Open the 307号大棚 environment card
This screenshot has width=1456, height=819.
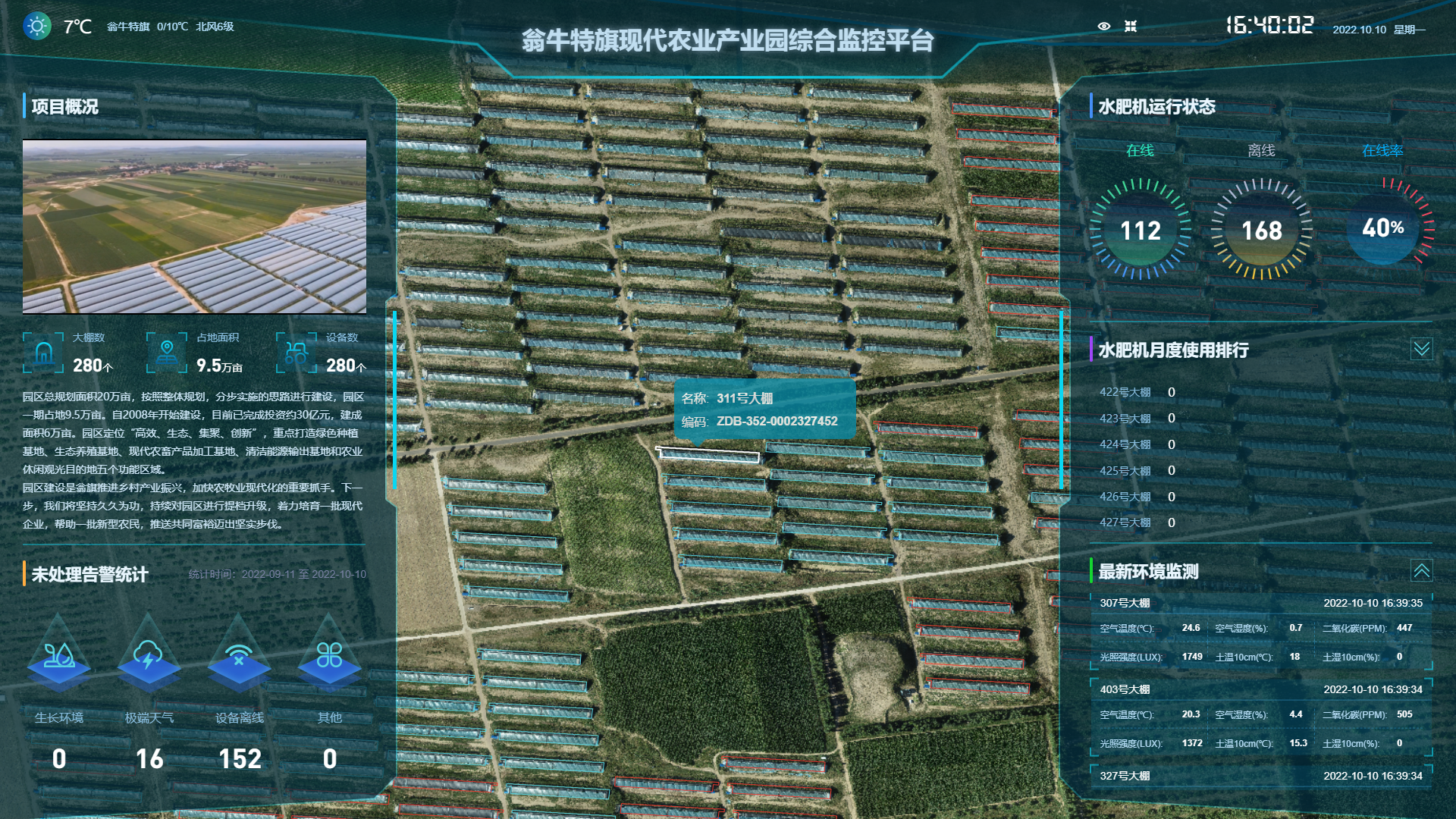coord(1260,629)
